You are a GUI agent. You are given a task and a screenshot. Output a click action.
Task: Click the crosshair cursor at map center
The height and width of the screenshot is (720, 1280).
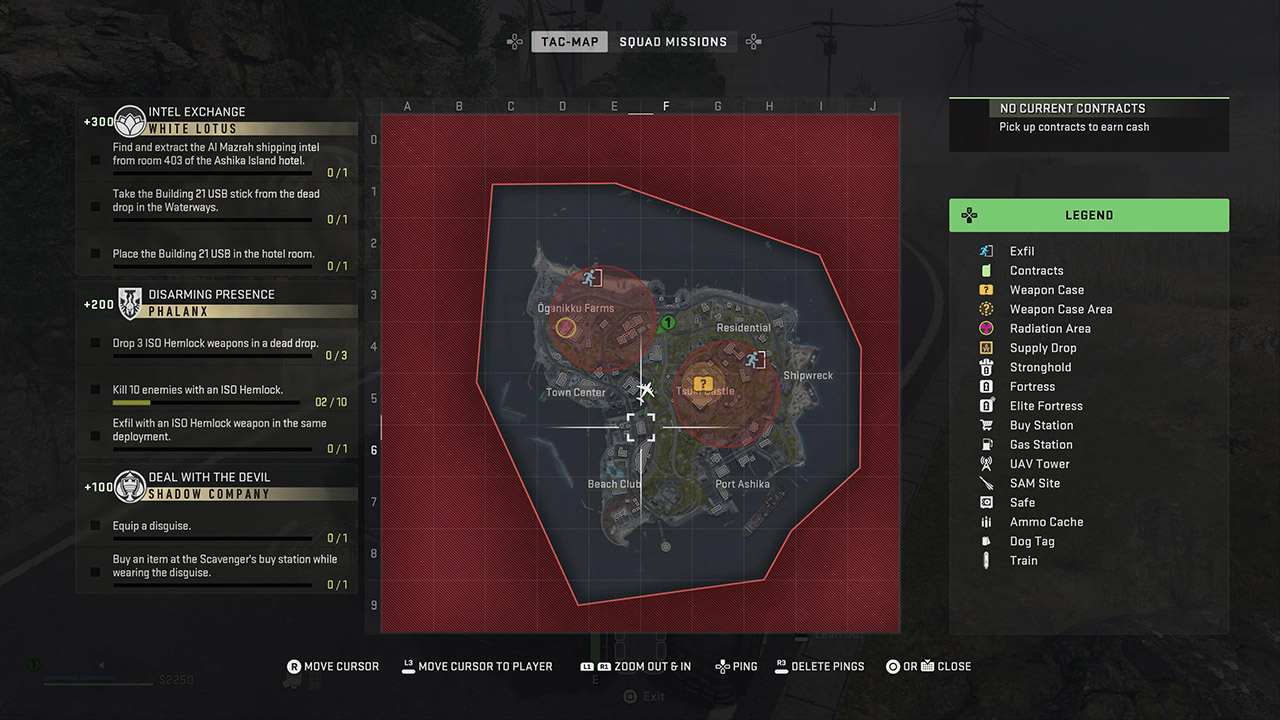click(640, 427)
